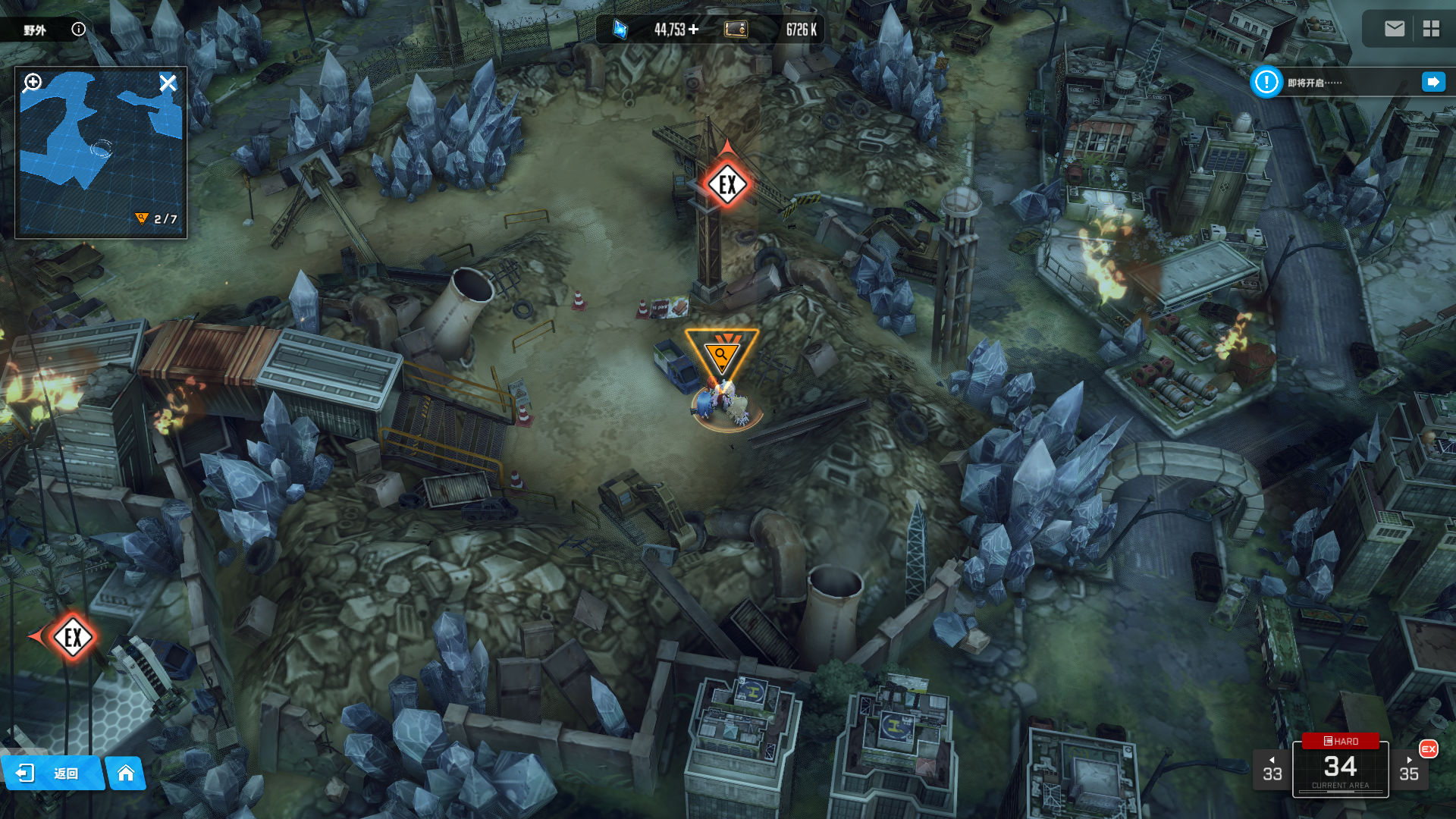Open the field info icon
Viewport: 1456px width, 819px height.
(x=78, y=29)
